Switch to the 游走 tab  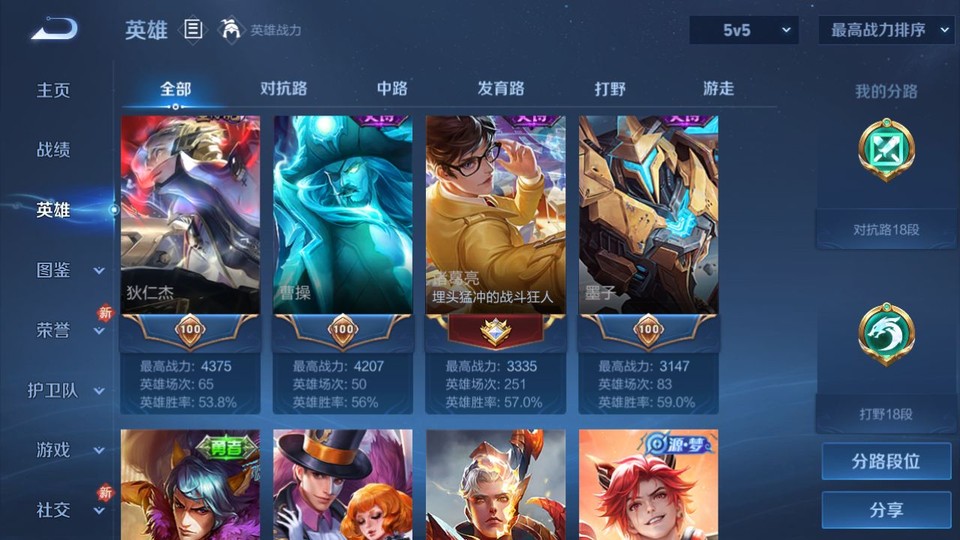718,88
